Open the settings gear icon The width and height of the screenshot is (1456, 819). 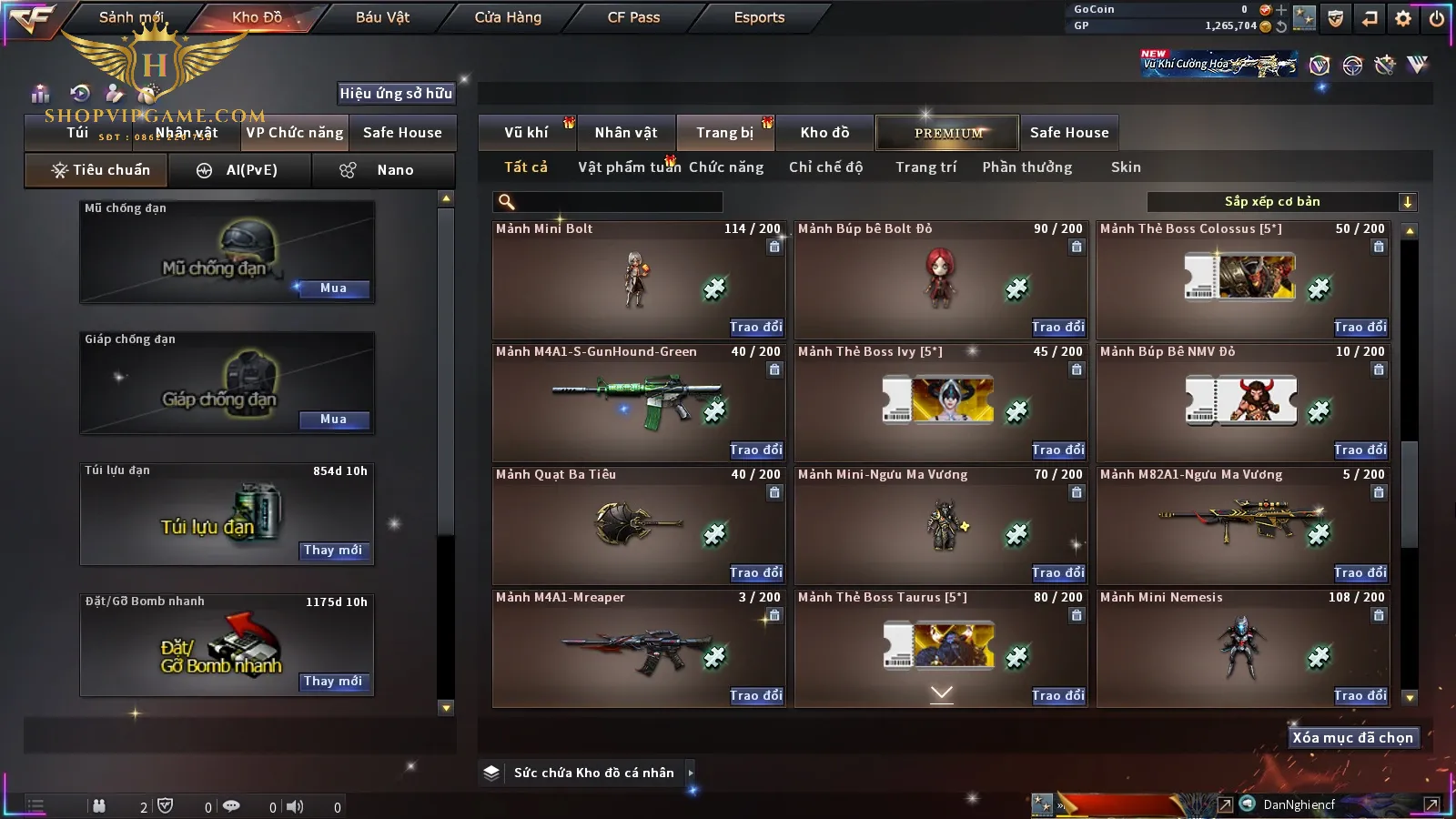click(x=1402, y=18)
